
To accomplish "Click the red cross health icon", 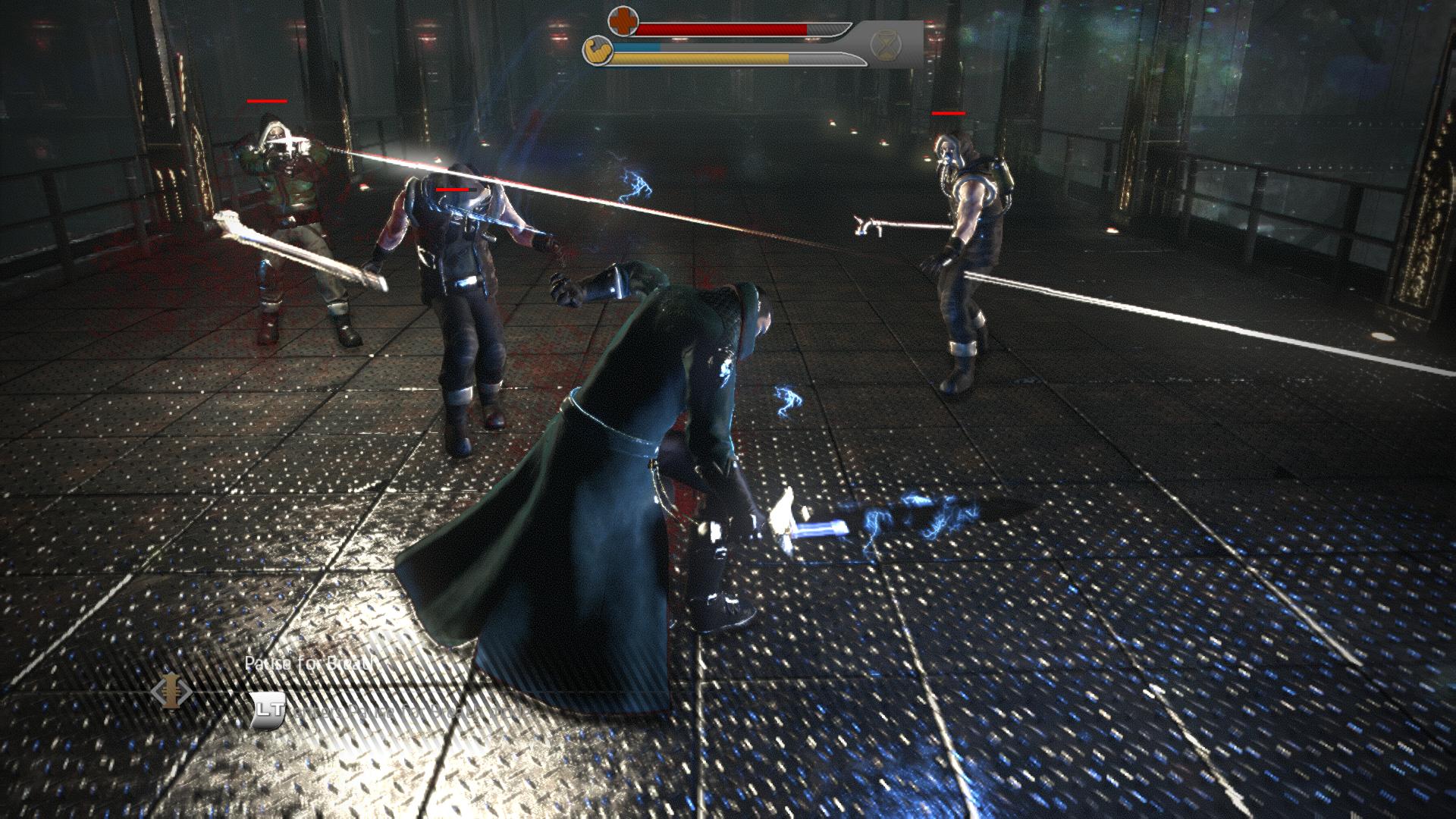I will [623, 22].
